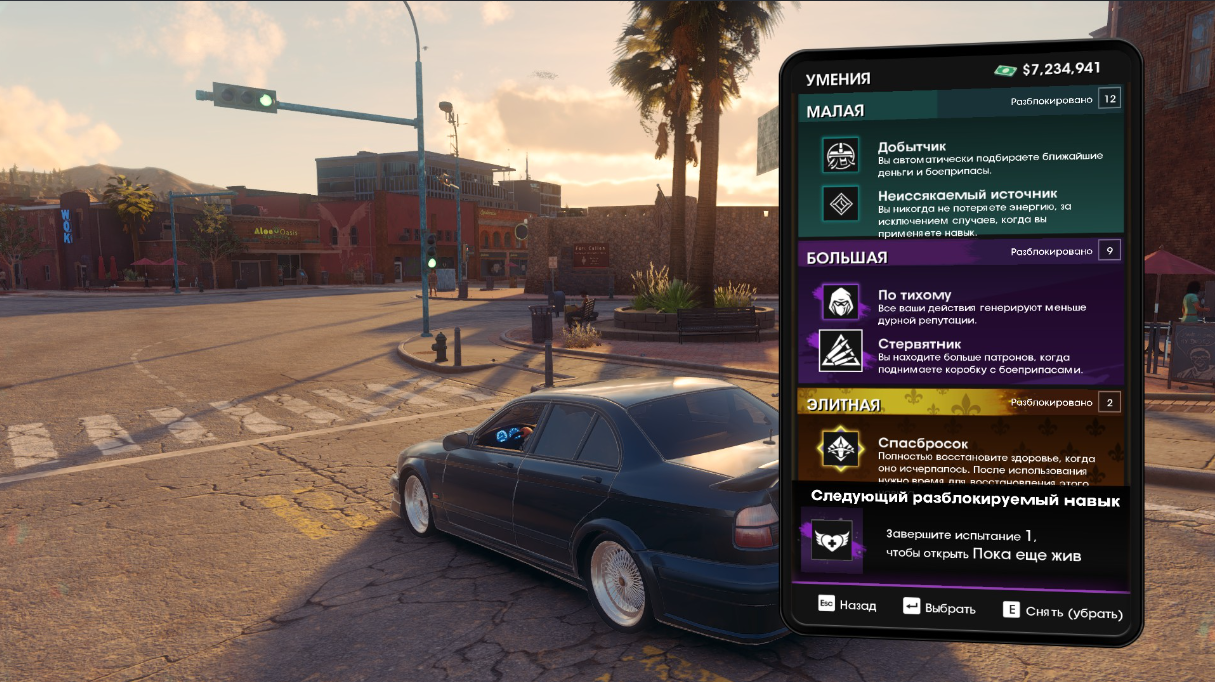Viewport: 1215px width, 682px height.
Task: Choose the Неиссякаемый источник perk
Action: pyautogui.click(x=960, y=206)
